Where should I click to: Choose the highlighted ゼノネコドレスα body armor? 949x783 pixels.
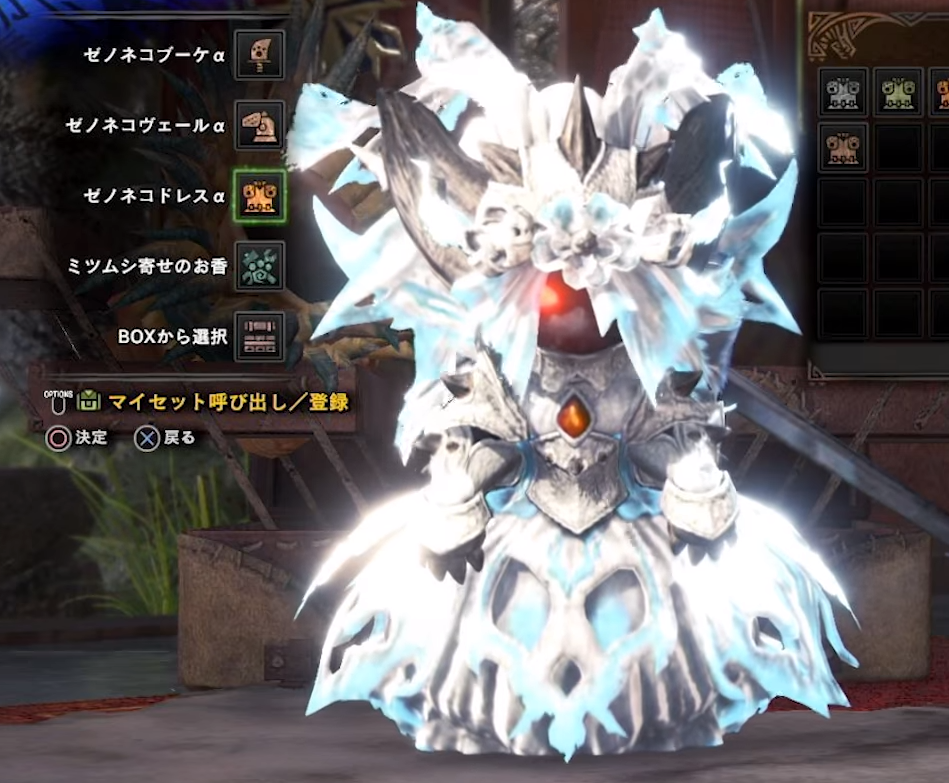tap(260, 195)
